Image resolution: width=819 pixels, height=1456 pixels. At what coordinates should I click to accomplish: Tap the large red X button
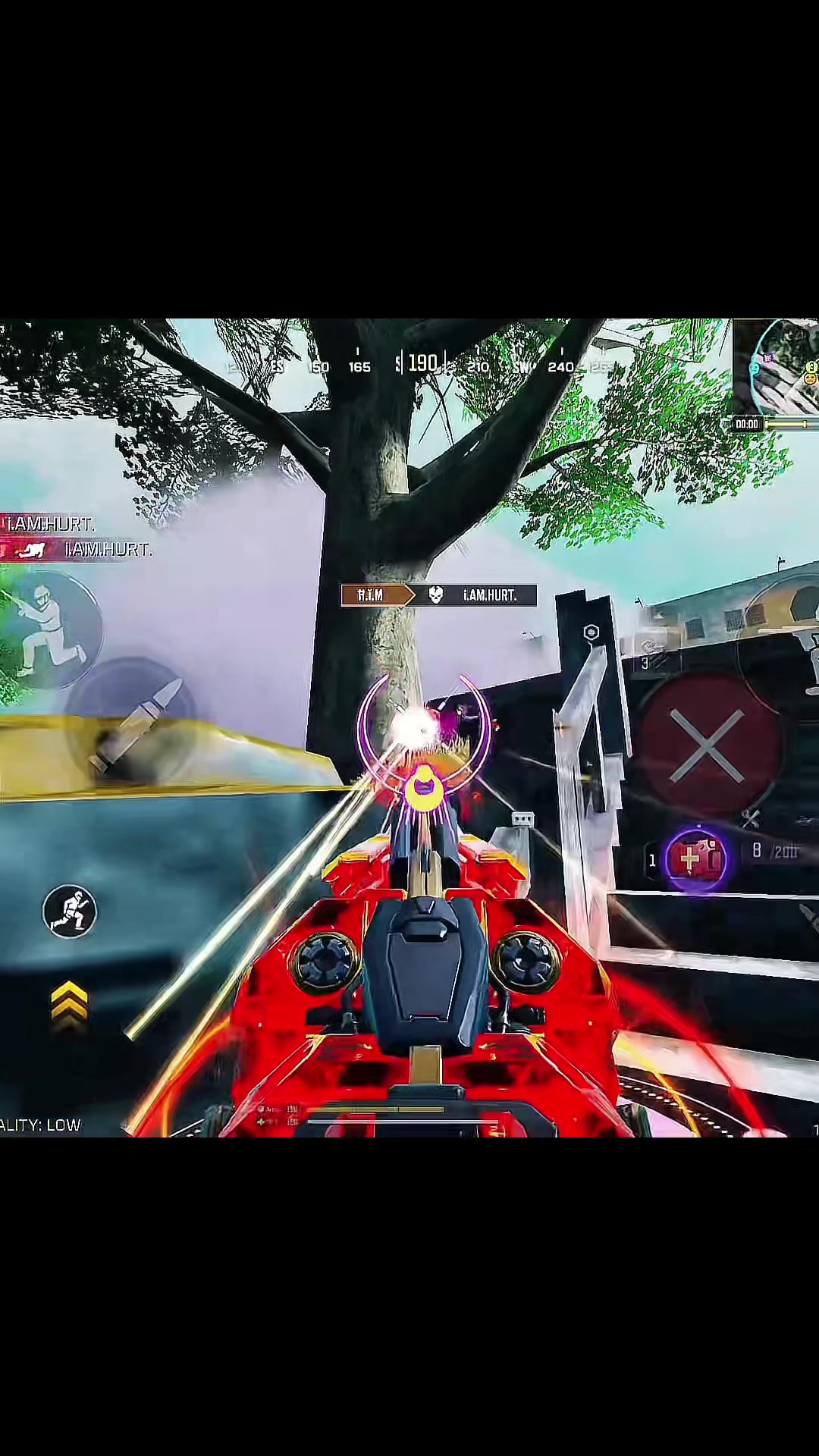[x=709, y=746]
